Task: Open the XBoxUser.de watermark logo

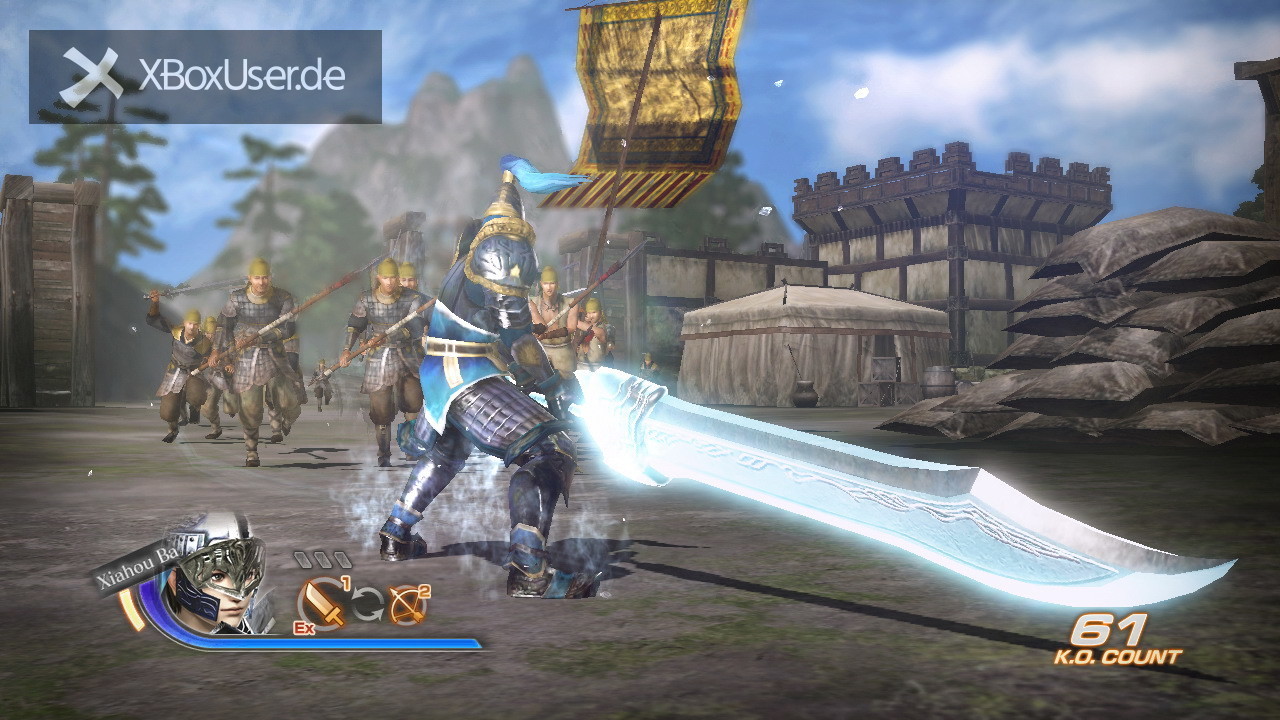Action: pos(205,77)
